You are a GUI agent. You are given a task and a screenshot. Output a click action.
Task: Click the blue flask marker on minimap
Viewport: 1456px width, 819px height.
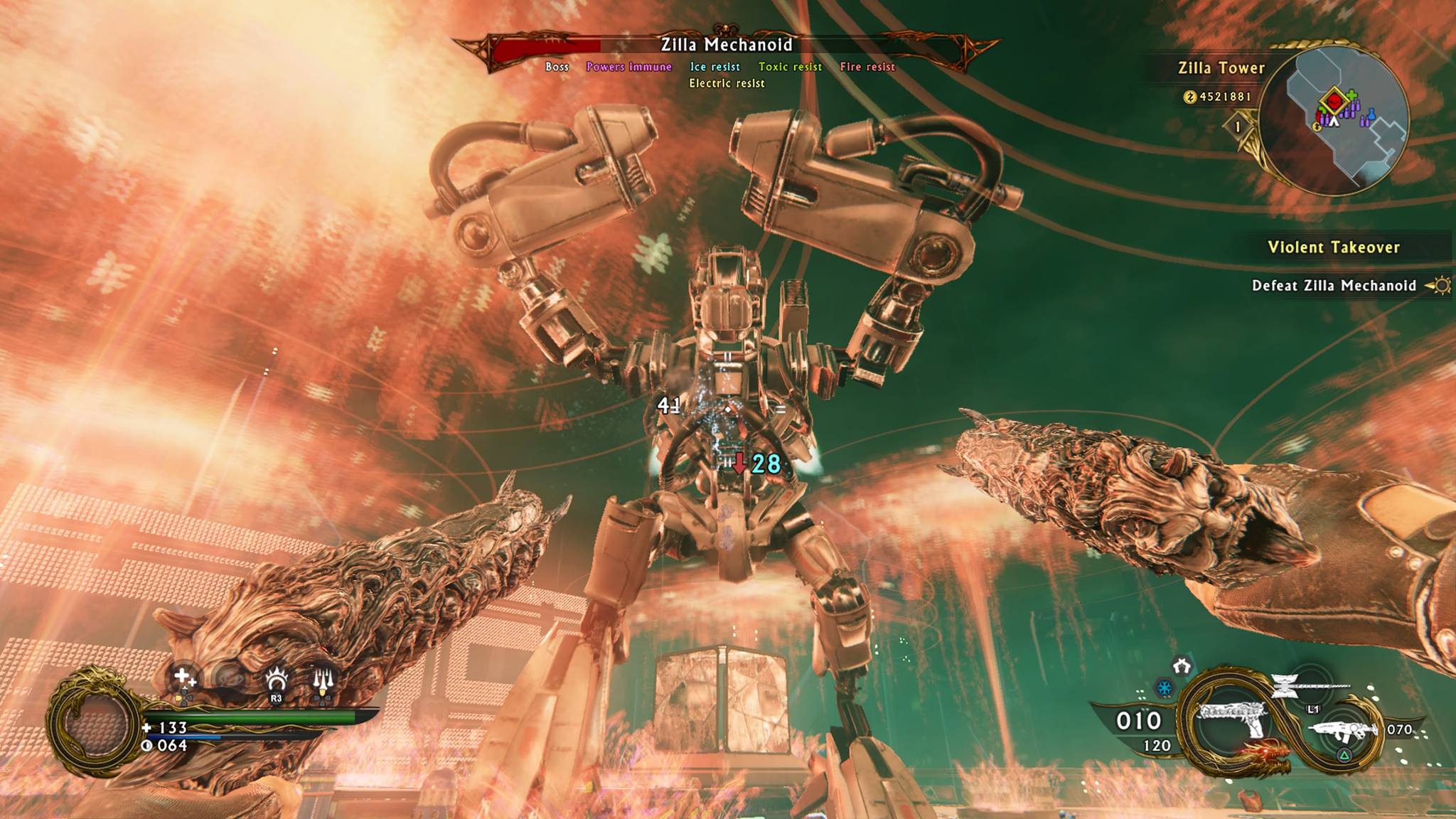point(1371,115)
